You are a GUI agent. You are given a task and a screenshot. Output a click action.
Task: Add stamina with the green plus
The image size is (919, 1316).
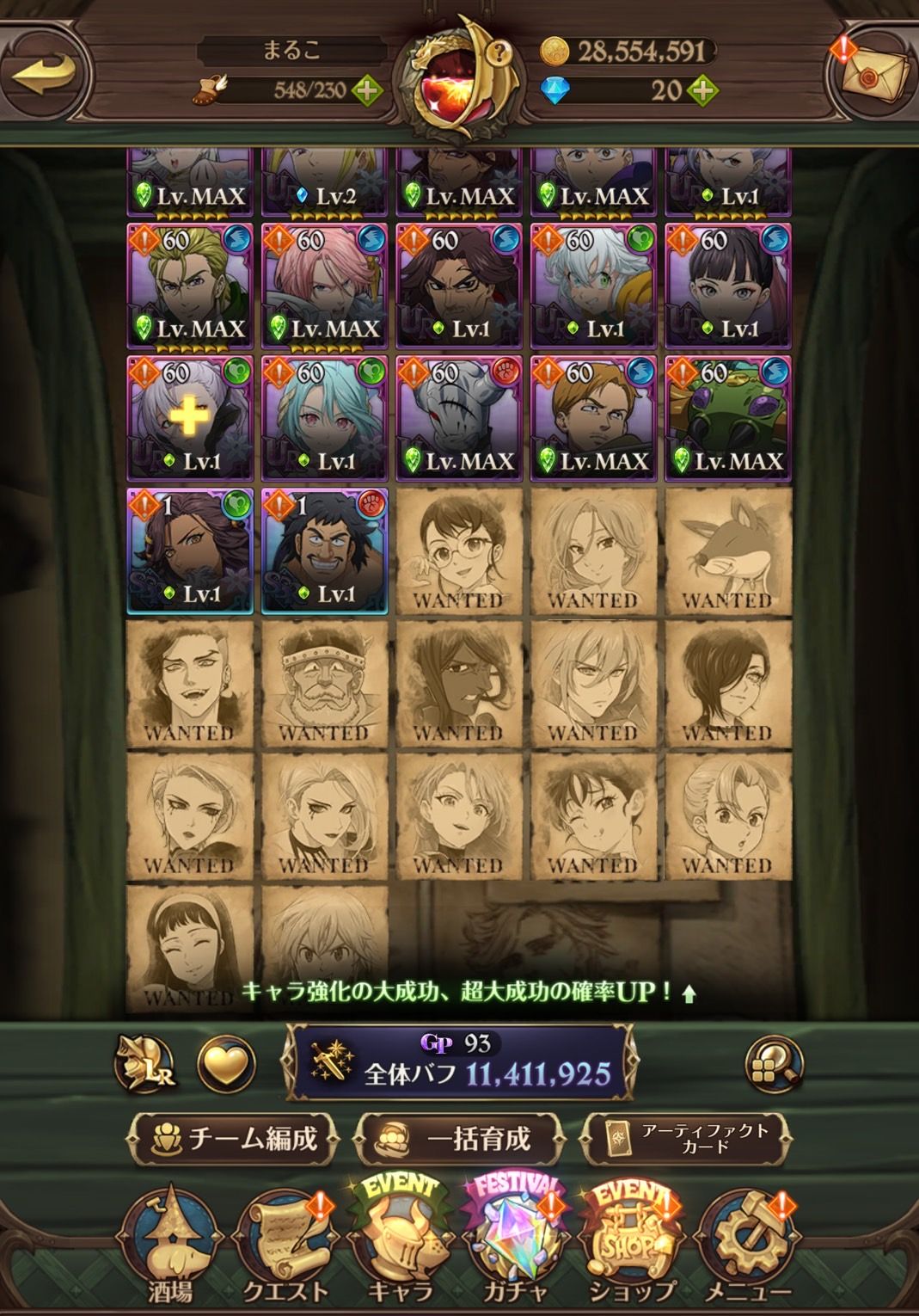(367, 90)
